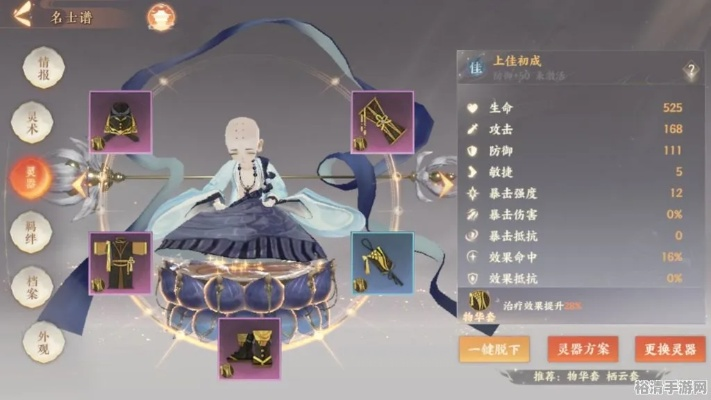The height and width of the screenshot is (400, 711).
Task: Go back using the top-left arrow
Action: [22, 15]
